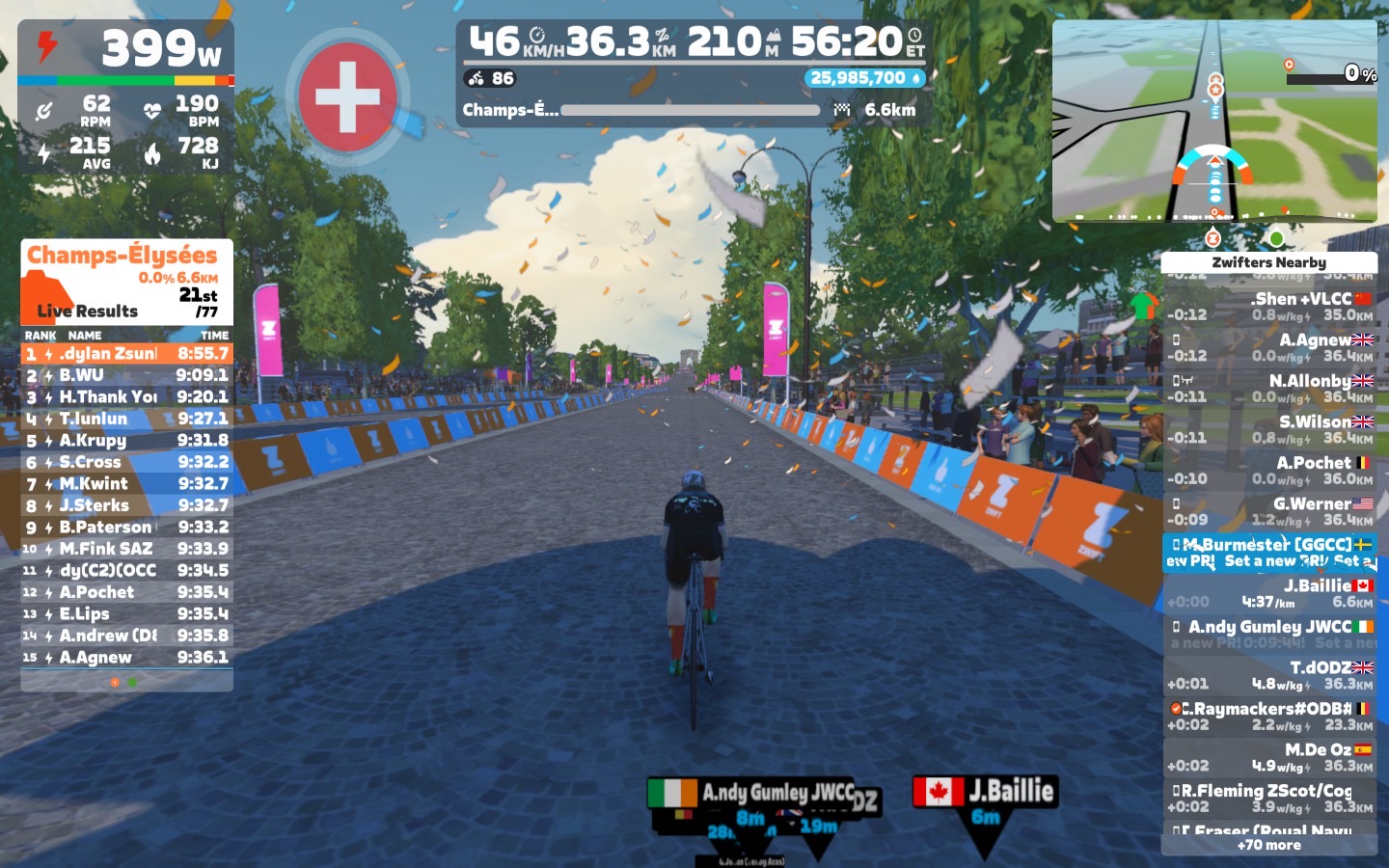Pick E.Lips leaderboard row

point(126,613)
